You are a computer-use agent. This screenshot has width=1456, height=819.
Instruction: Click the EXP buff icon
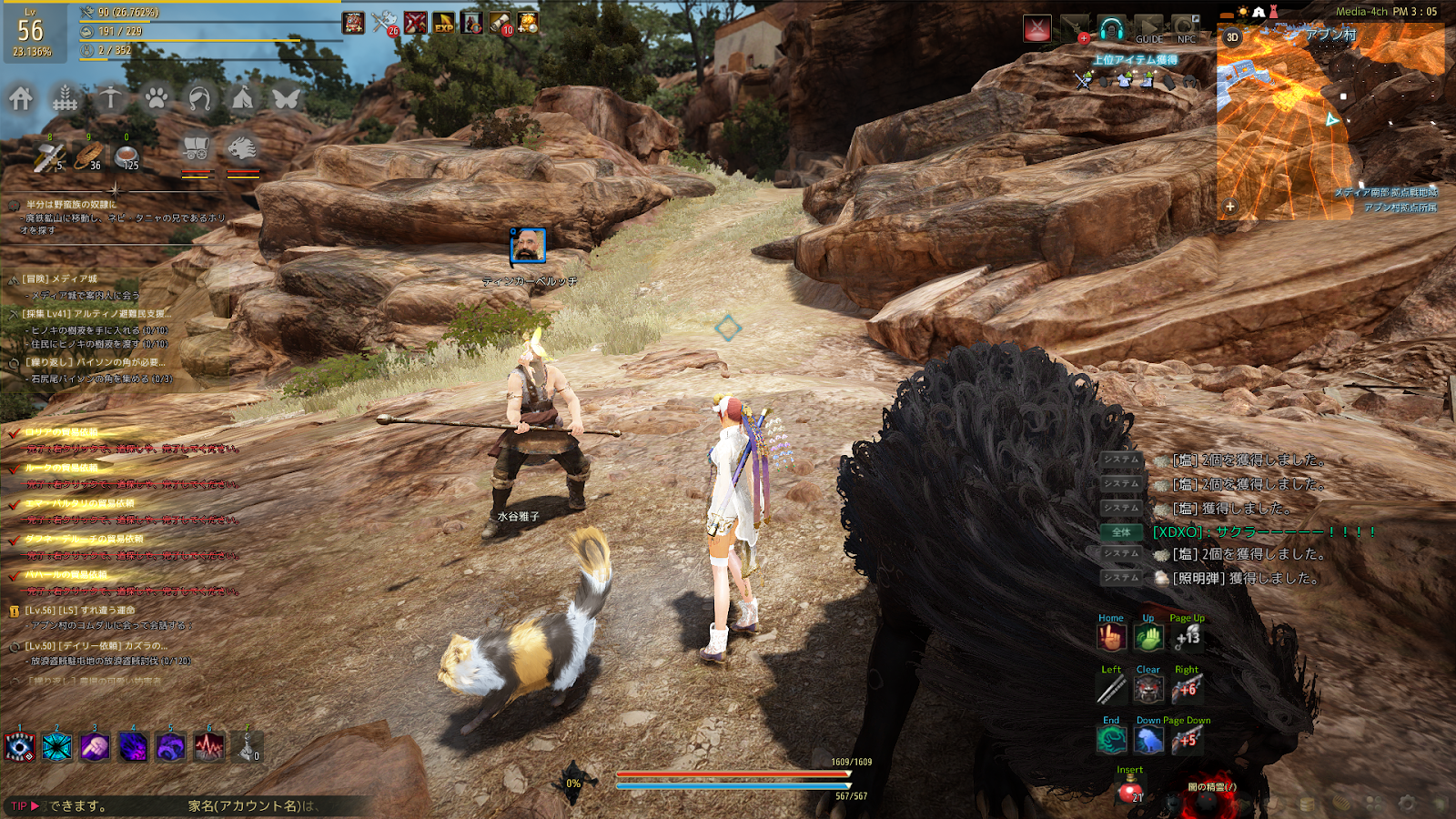443,23
